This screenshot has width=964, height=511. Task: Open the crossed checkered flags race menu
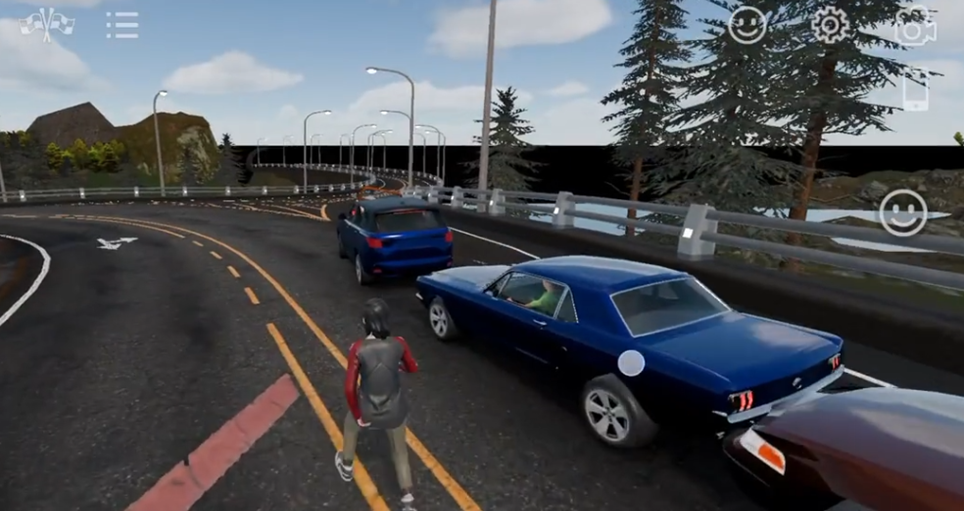point(47,24)
